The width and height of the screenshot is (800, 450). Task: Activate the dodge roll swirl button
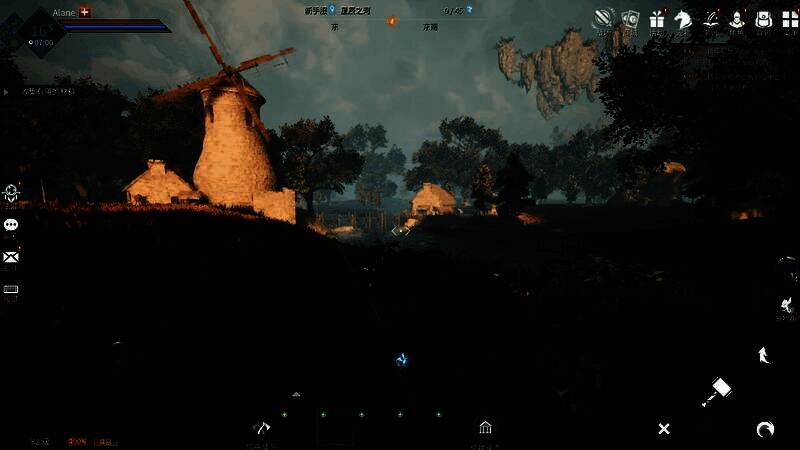(x=765, y=429)
